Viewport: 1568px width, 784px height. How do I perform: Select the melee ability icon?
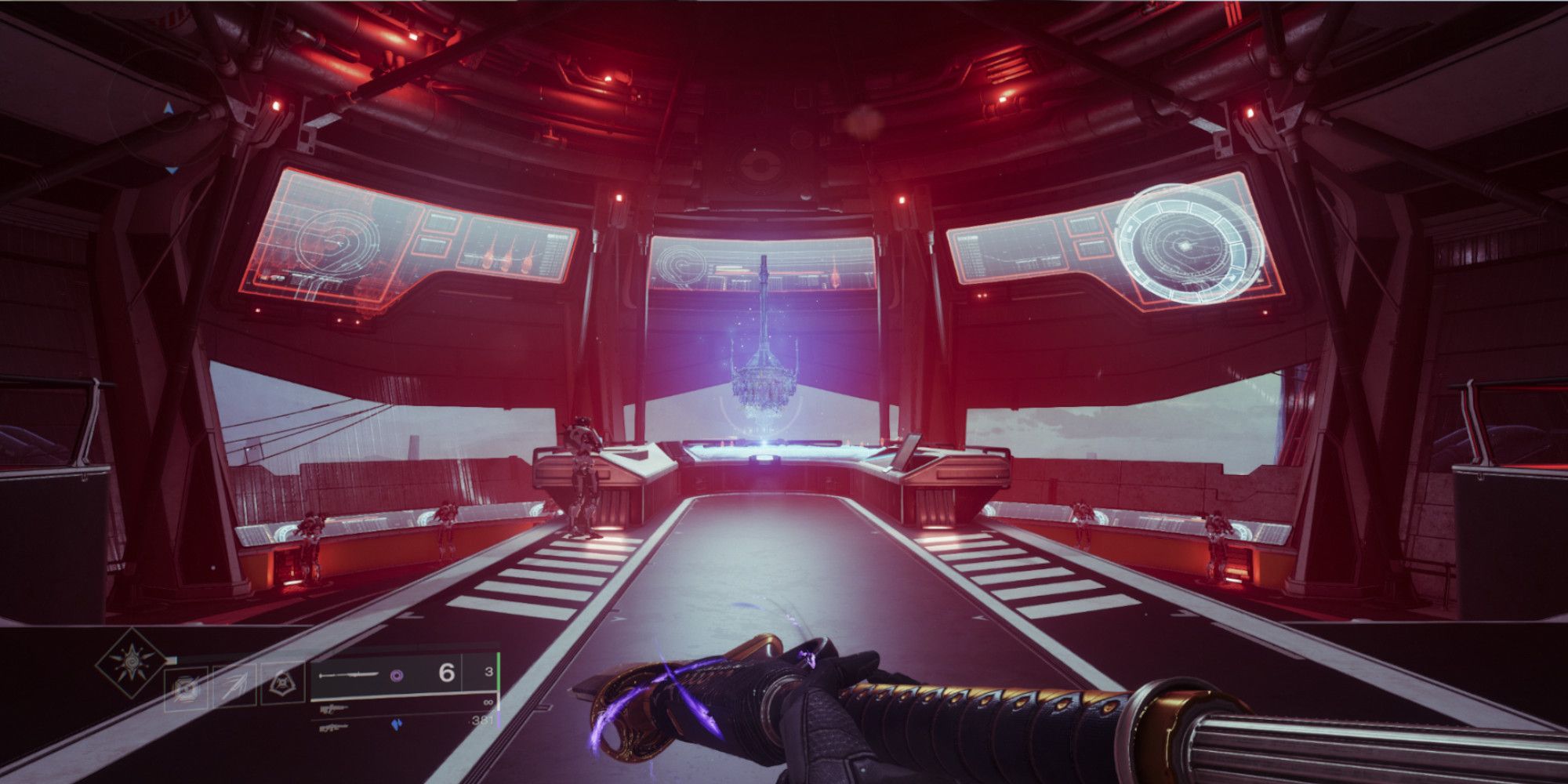coord(235,684)
